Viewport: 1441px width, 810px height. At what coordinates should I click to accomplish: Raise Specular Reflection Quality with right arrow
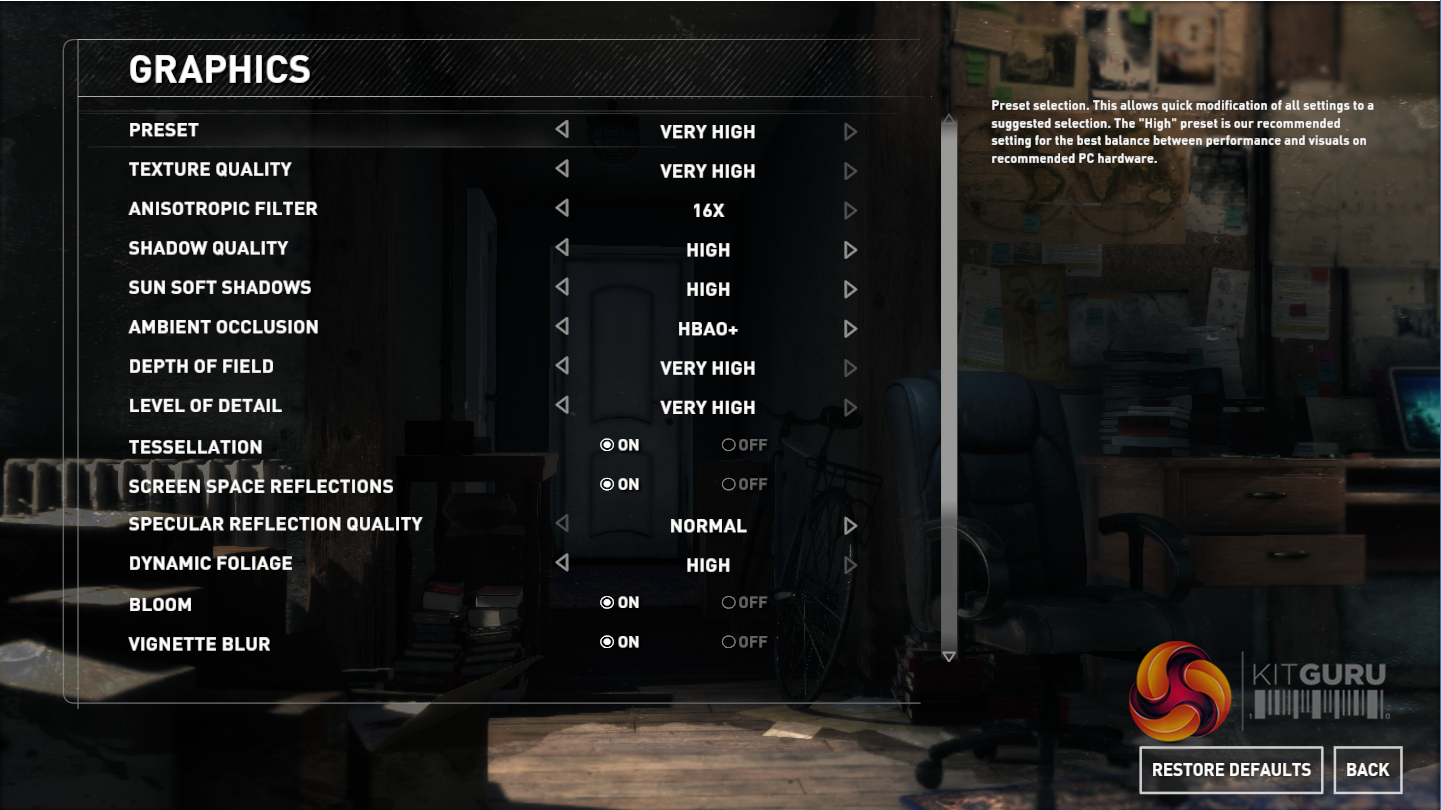click(850, 525)
